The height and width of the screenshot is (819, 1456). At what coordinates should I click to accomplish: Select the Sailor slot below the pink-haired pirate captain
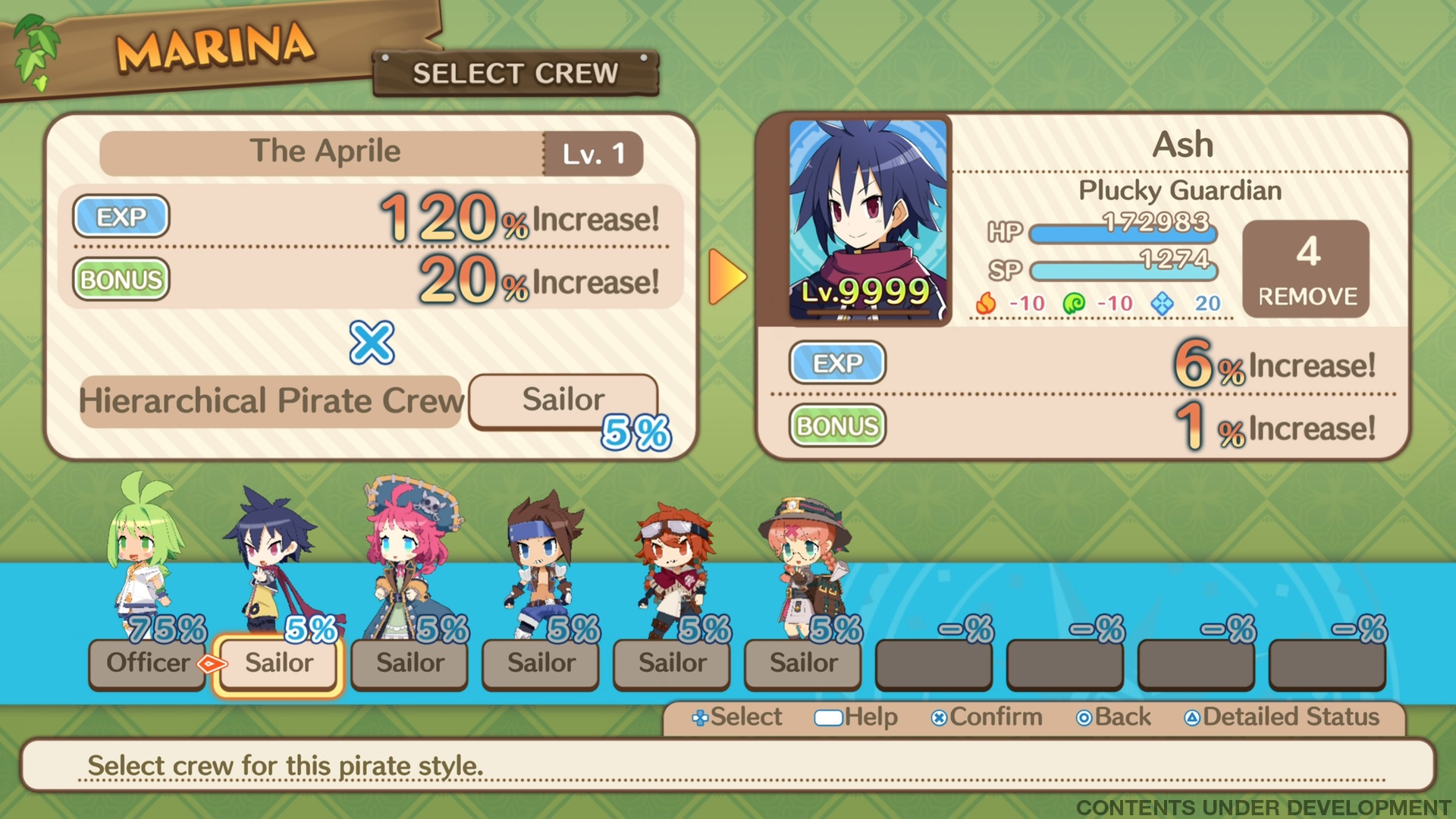click(x=409, y=664)
